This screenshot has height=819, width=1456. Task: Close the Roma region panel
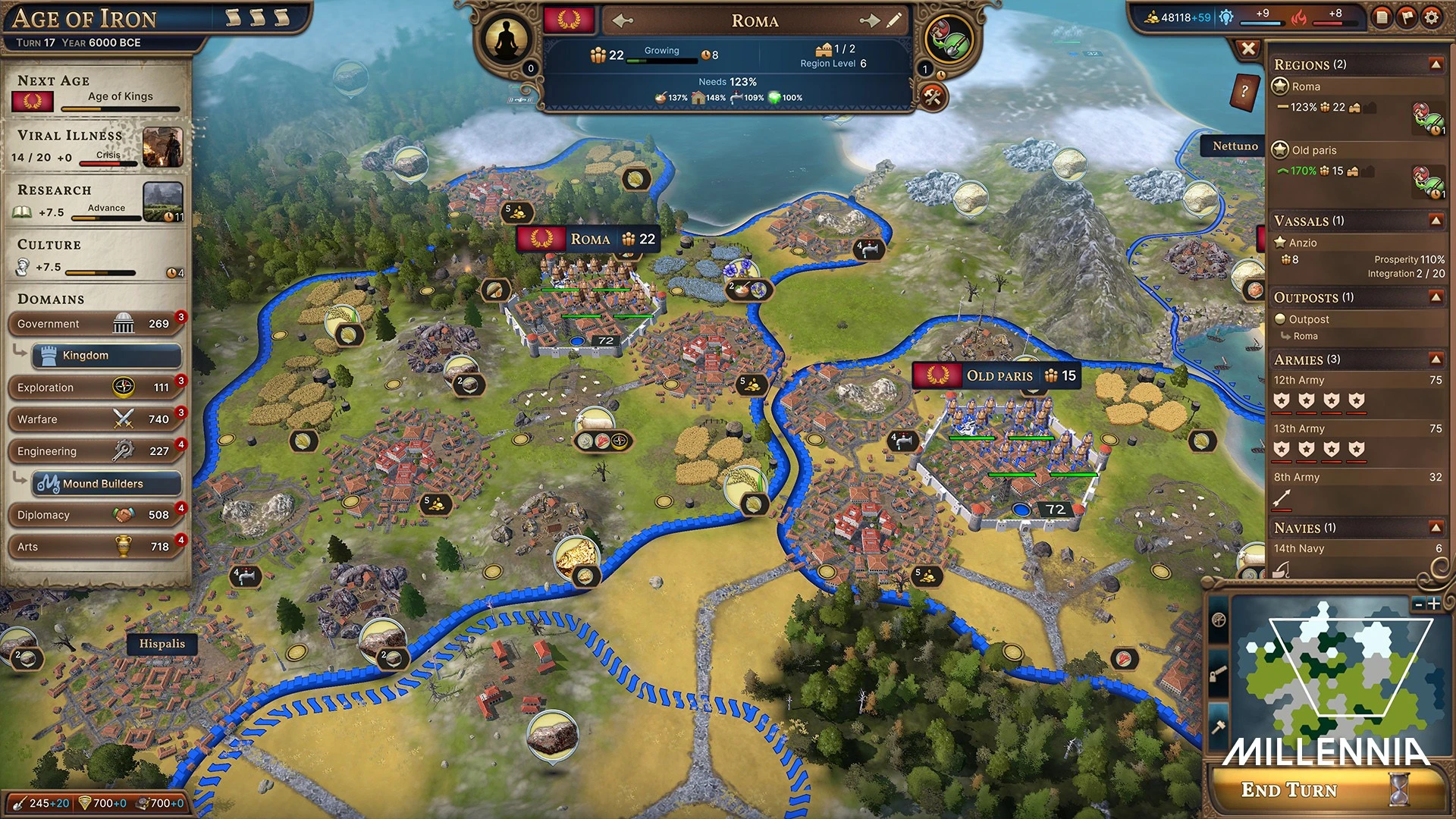pyautogui.click(x=1247, y=49)
